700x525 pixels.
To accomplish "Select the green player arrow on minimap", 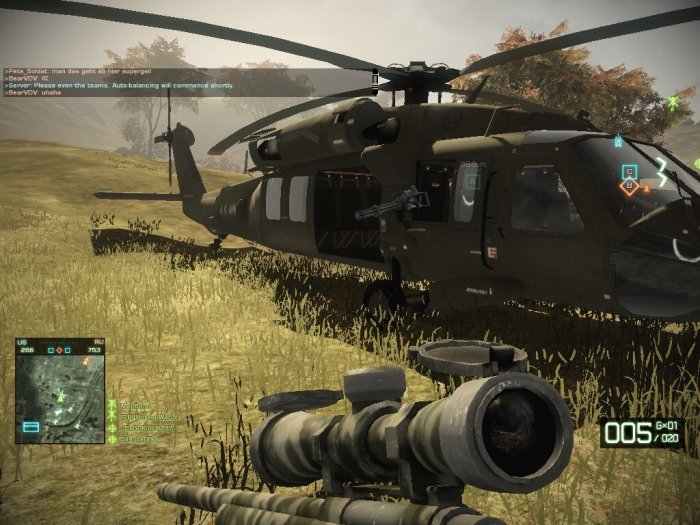I will (x=61, y=397).
